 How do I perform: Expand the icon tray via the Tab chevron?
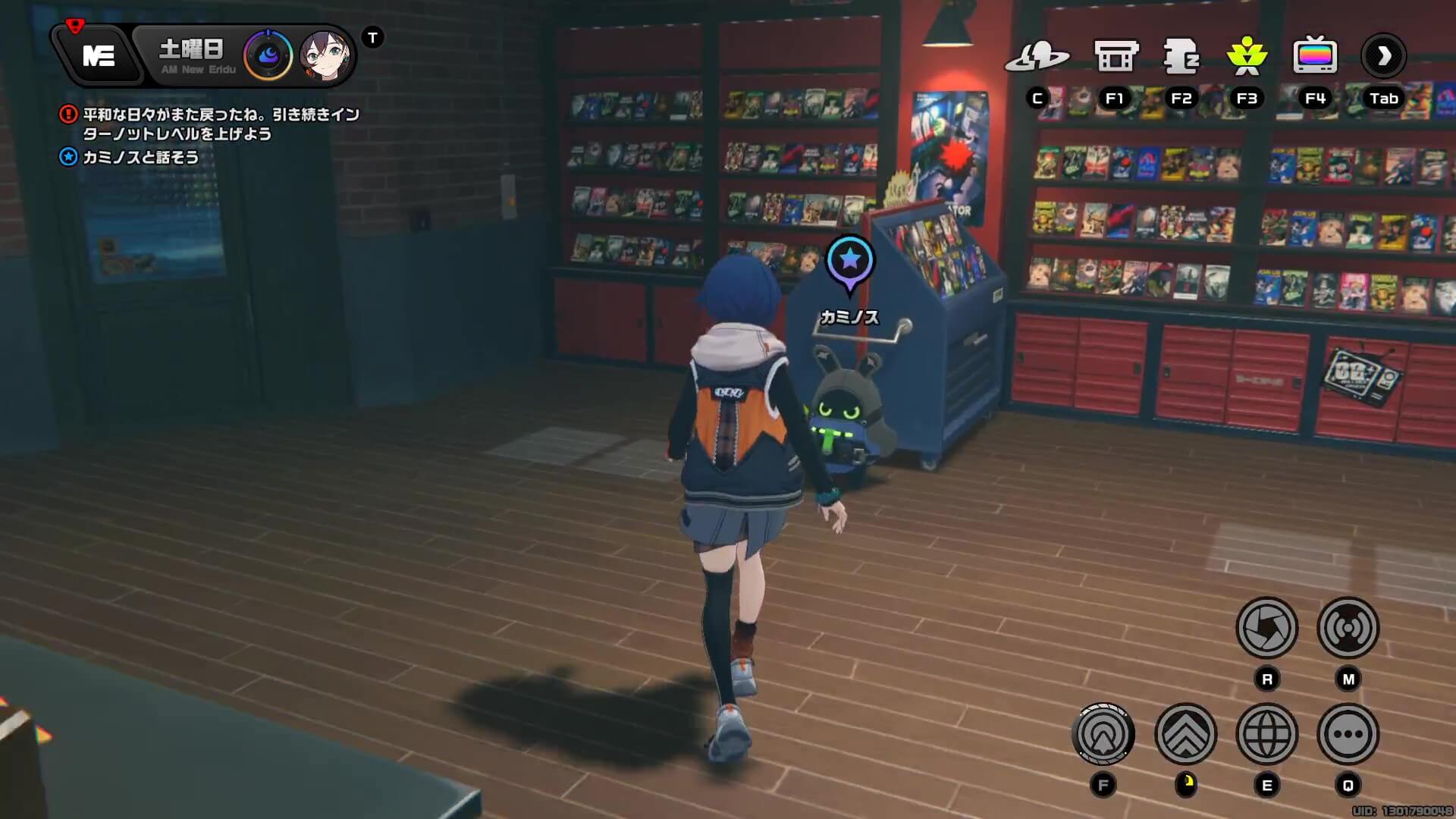pyautogui.click(x=1385, y=57)
